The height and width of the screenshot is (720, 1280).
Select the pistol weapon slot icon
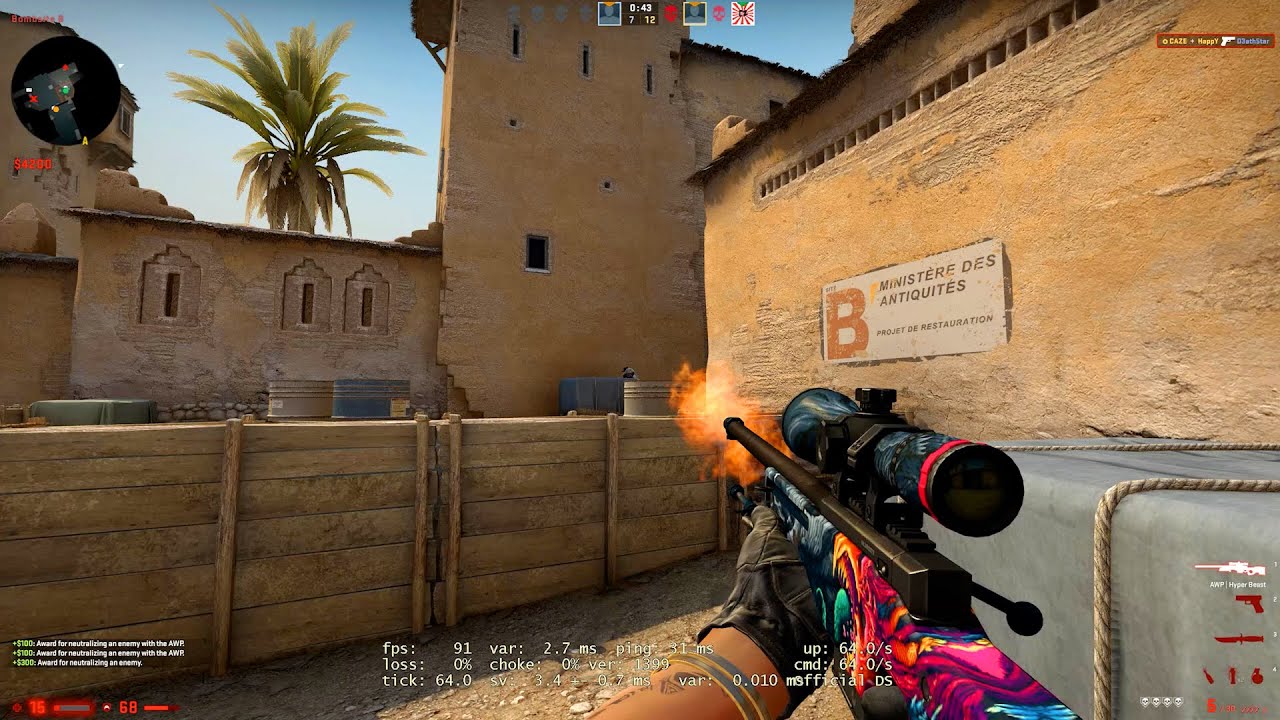coord(1250,604)
